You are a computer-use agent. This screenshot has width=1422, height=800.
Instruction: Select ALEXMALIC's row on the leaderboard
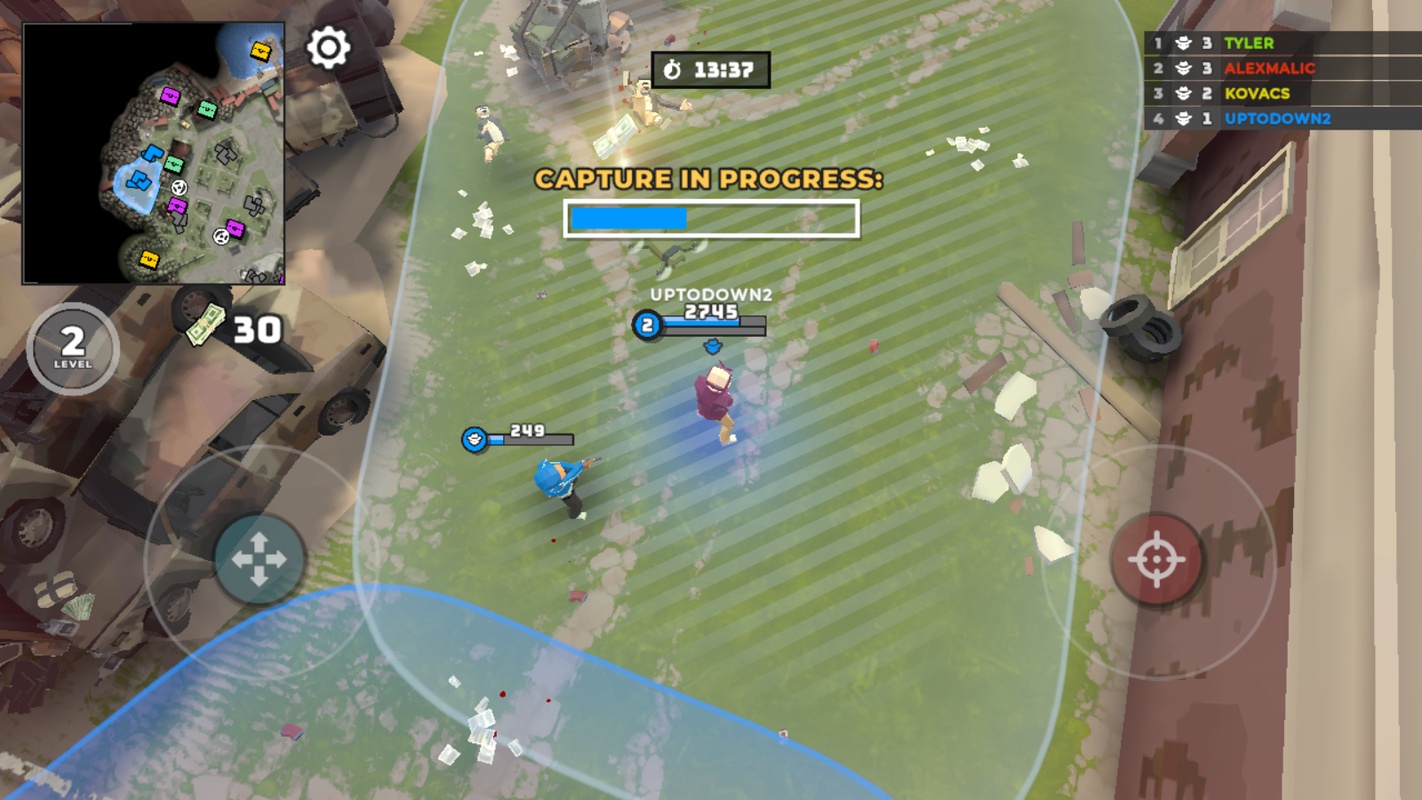click(1282, 68)
